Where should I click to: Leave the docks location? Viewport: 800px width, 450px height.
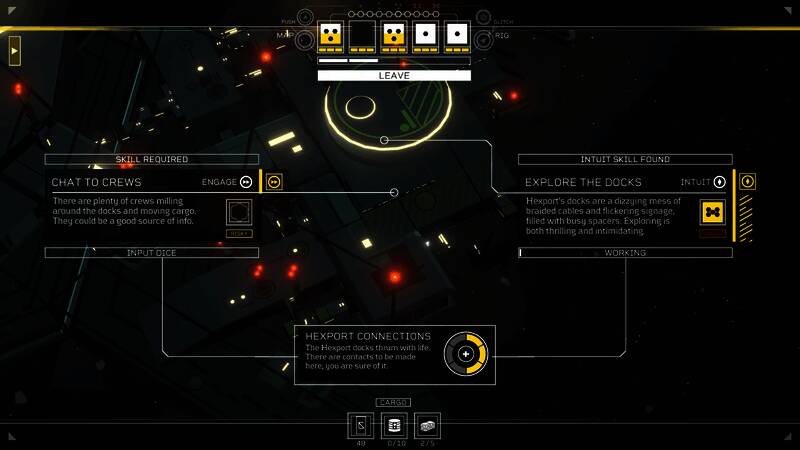coord(394,75)
